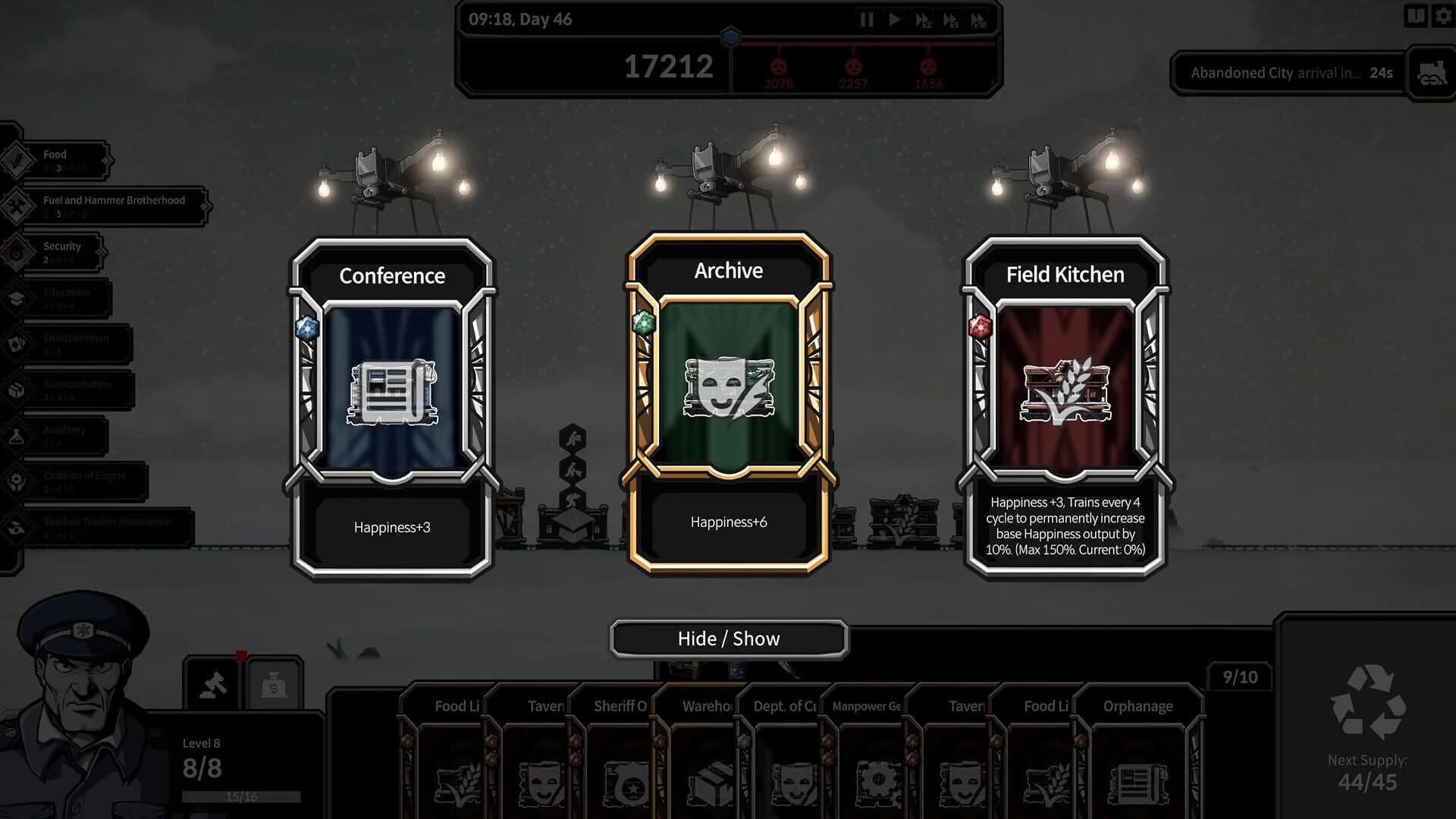Click the Education graduation cap icon
1456x819 pixels.
click(x=15, y=297)
